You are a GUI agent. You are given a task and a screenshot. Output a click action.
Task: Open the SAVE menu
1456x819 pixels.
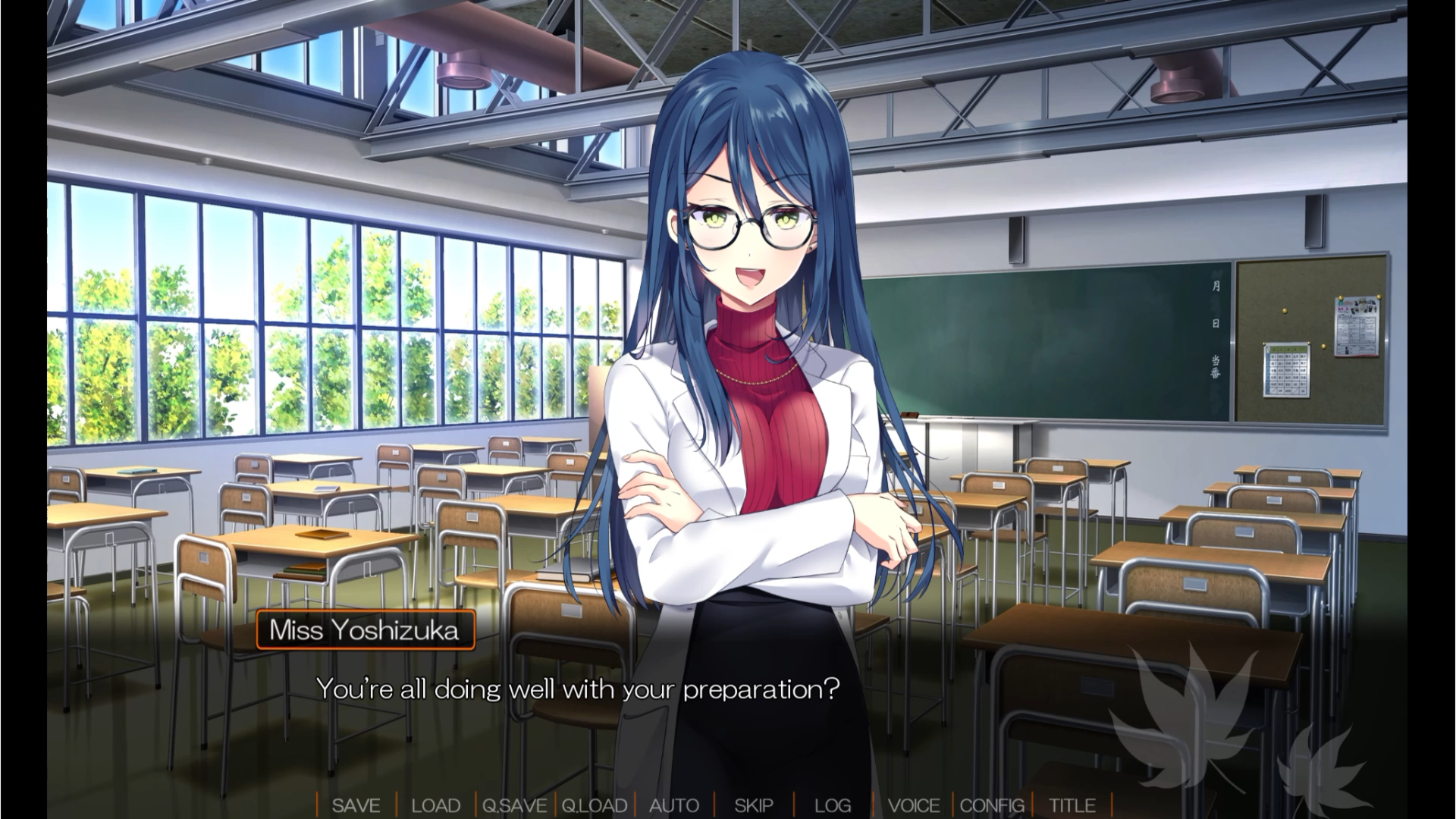356,805
